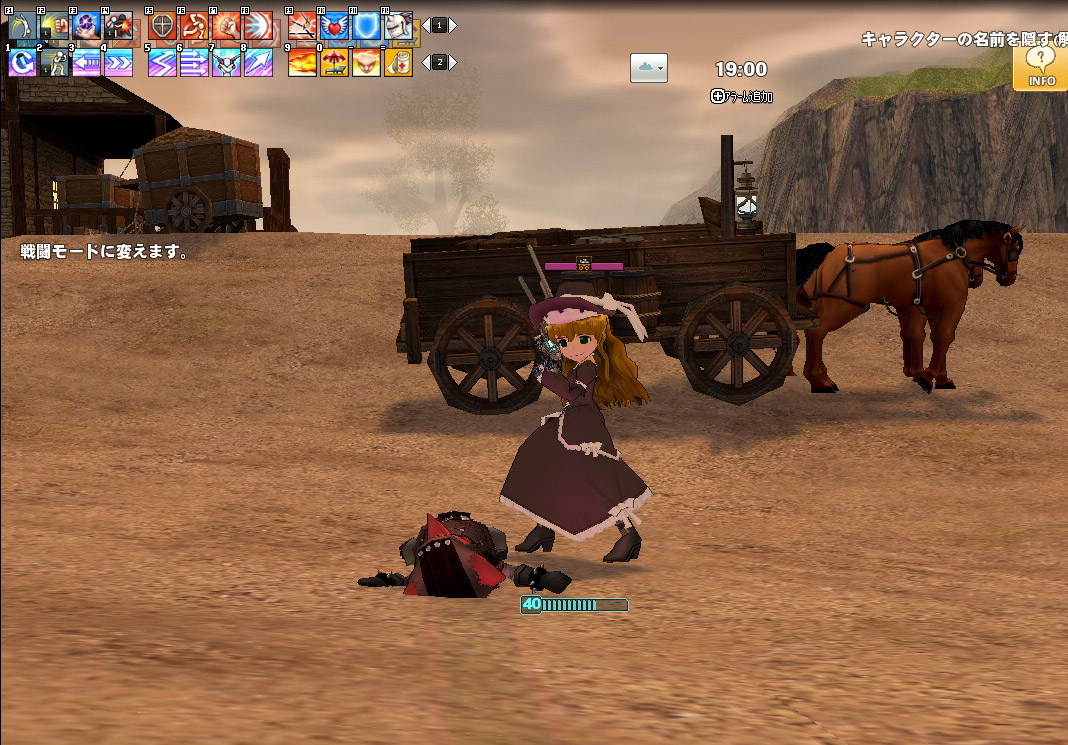Go to next page of hotbar 1
This screenshot has height=745, width=1068.
[x=453, y=25]
